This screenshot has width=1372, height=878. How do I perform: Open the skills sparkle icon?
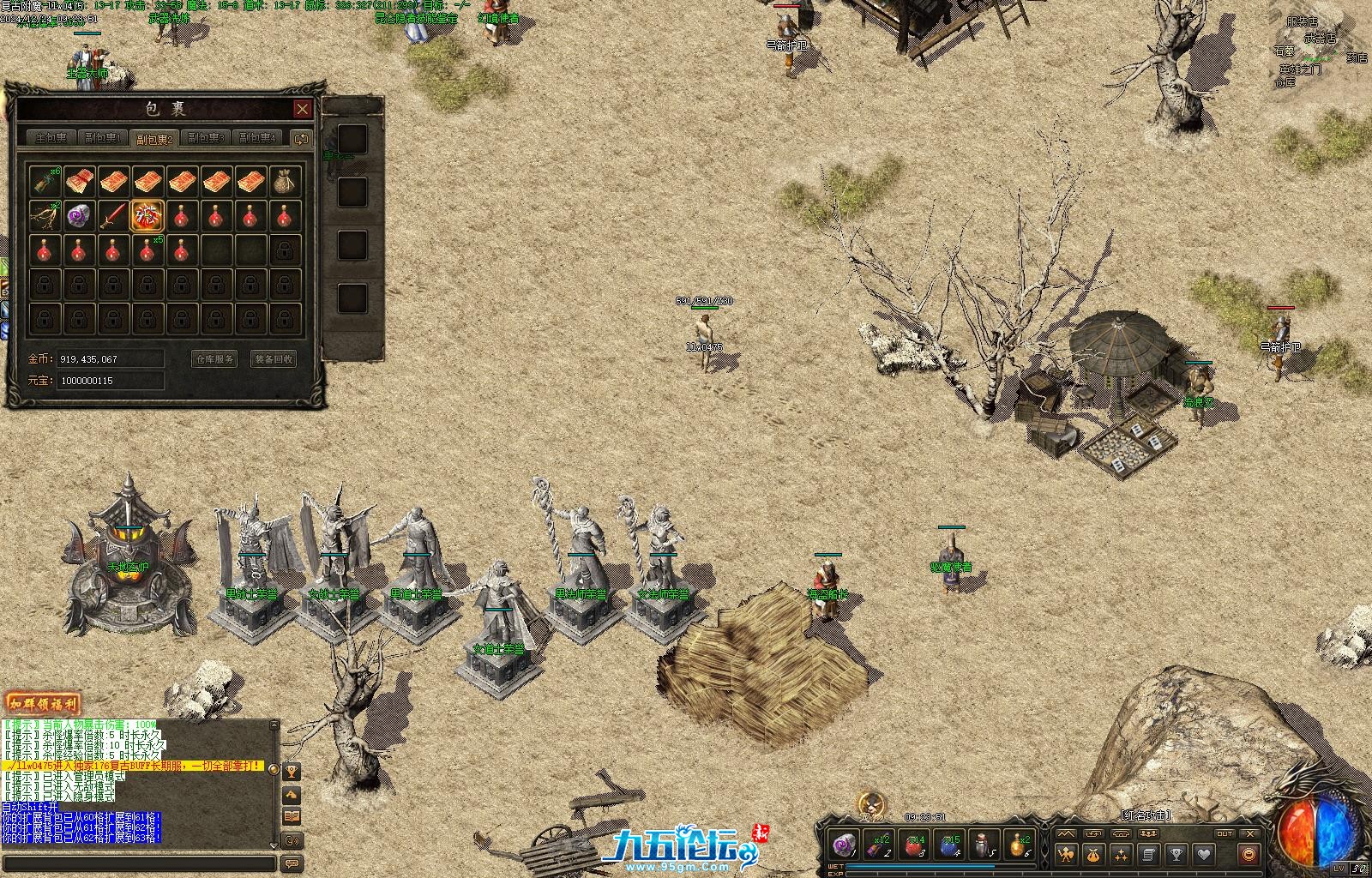(x=1121, y=854)
